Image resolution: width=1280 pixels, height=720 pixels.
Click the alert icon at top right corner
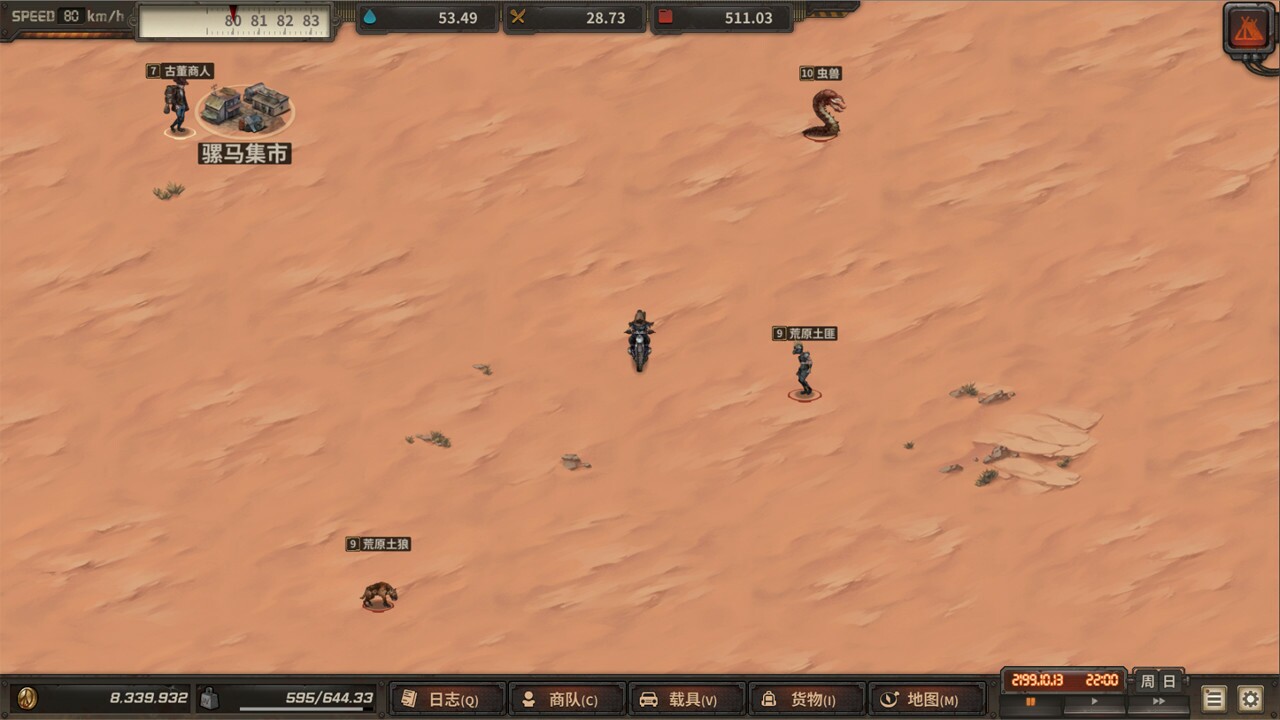pyautogui.click(x=1246, y=26)
